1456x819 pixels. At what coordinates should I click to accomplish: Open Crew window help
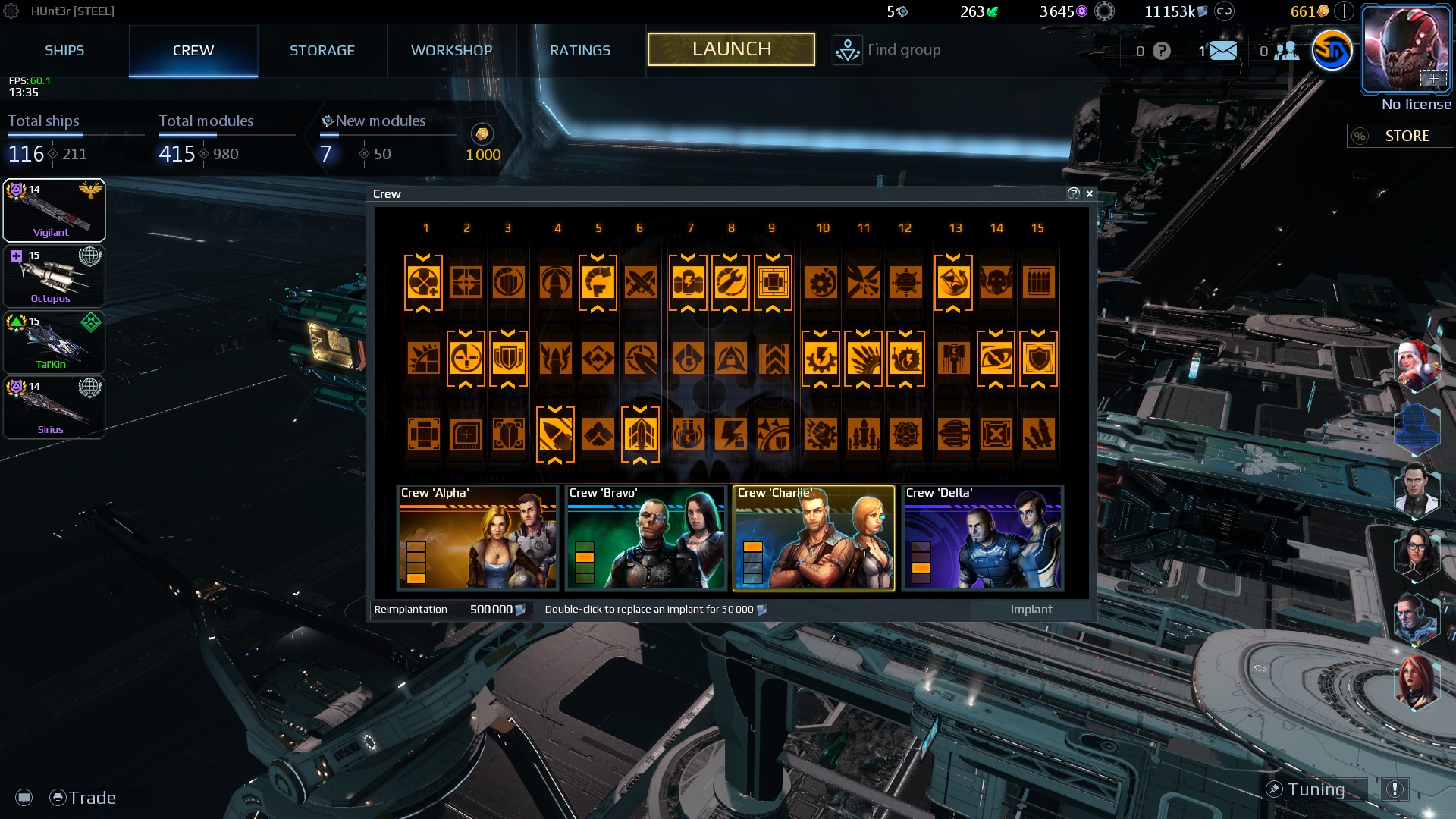pos(1073,194)
